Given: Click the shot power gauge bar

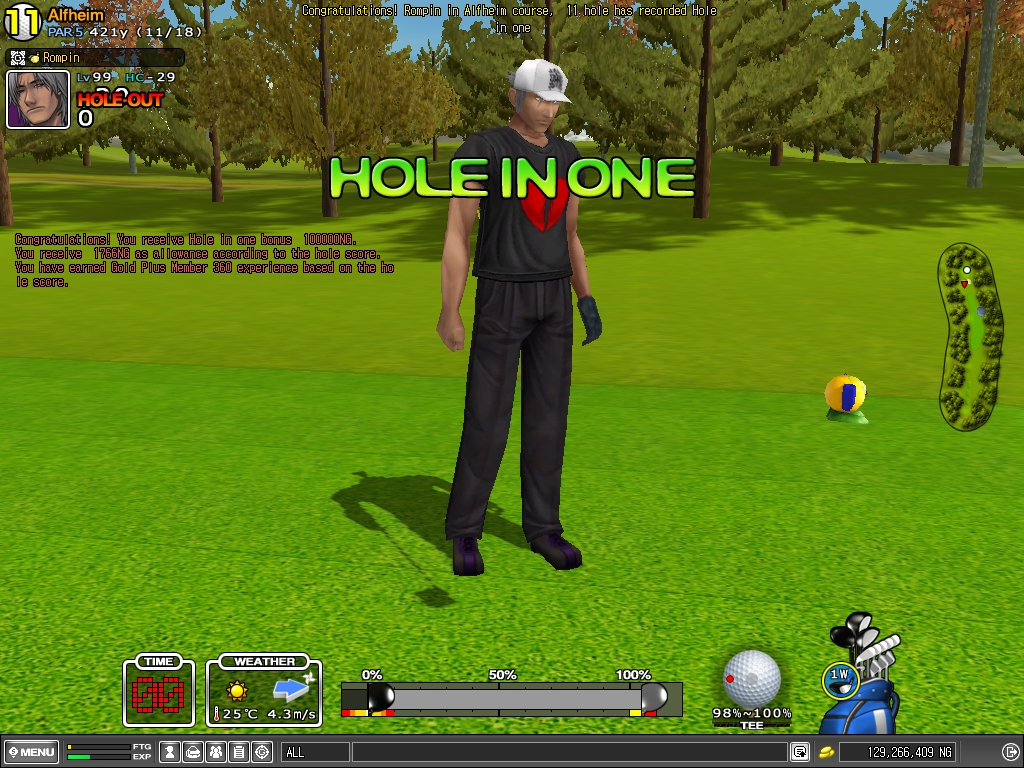Looking at the screenshot, I should click(511, 698).
